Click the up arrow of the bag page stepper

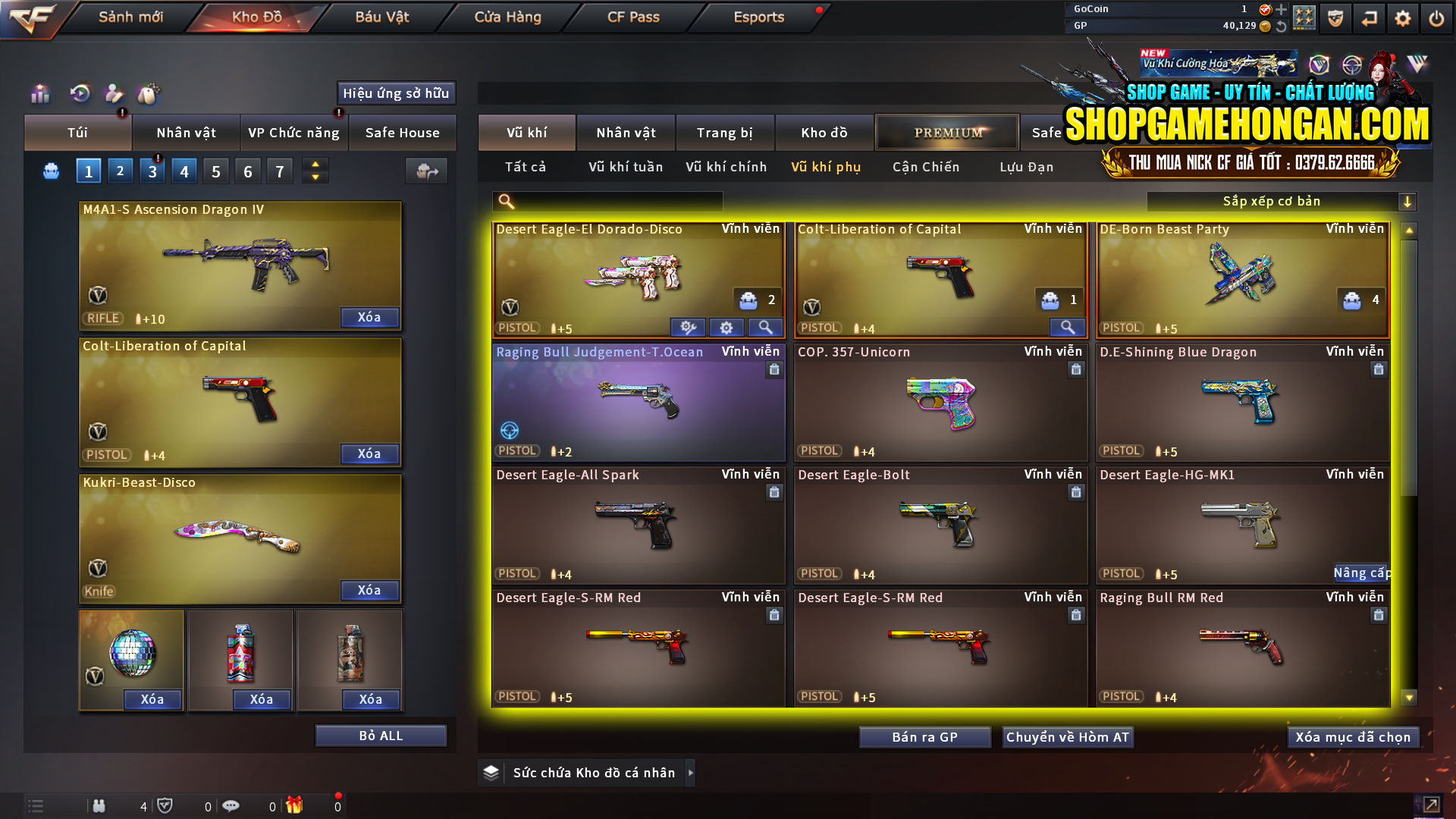pos(314,165)
